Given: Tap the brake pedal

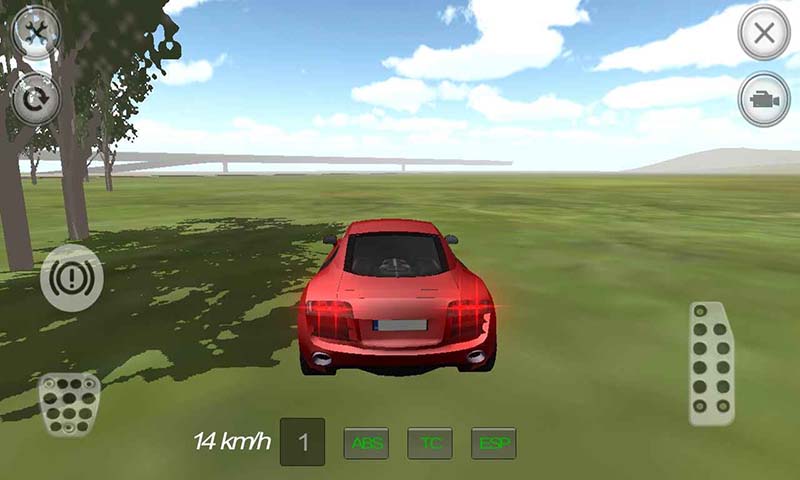Looking at the screenshot, I should [x=69, y=403].
